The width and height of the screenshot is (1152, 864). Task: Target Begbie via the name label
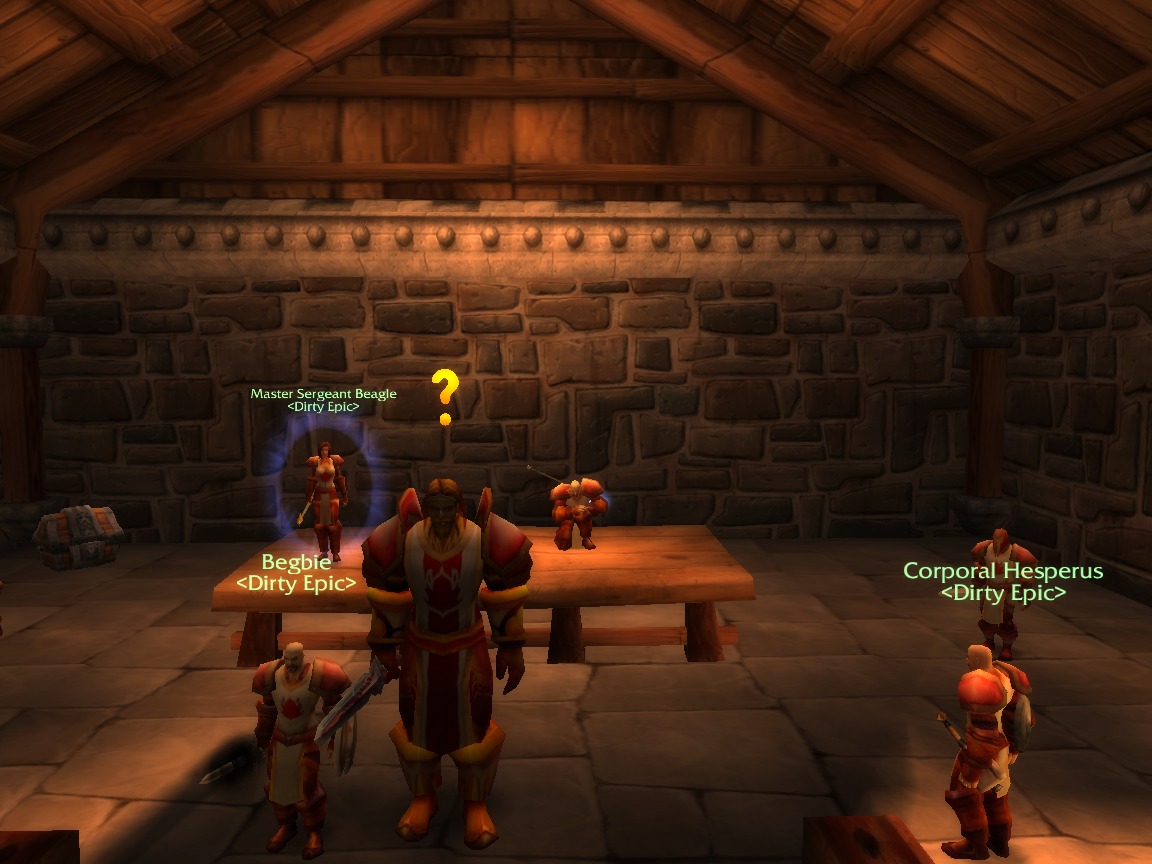[x=296, y=562]
